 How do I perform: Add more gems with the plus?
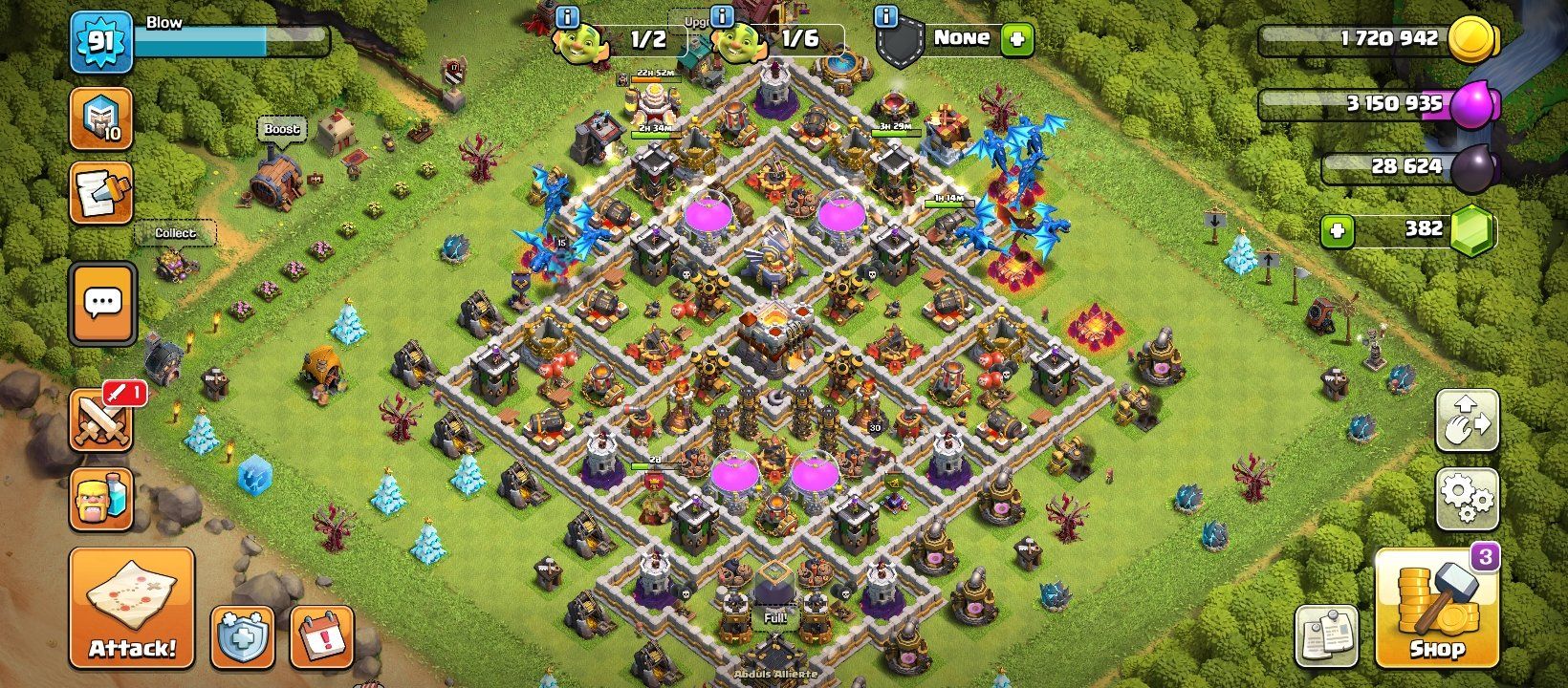[x=1337, y=230]
